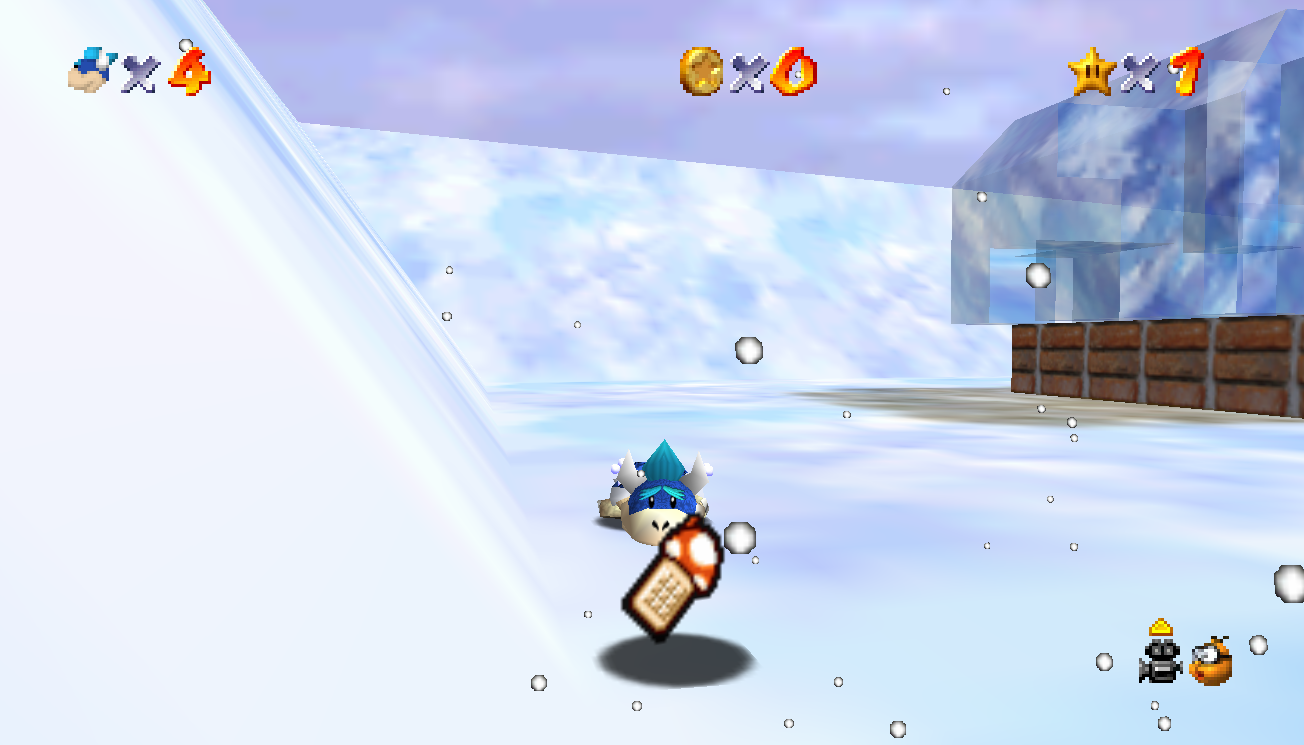Click the power star icon
This screenshot has width=1304, height=745.
tap(1090, 72)
